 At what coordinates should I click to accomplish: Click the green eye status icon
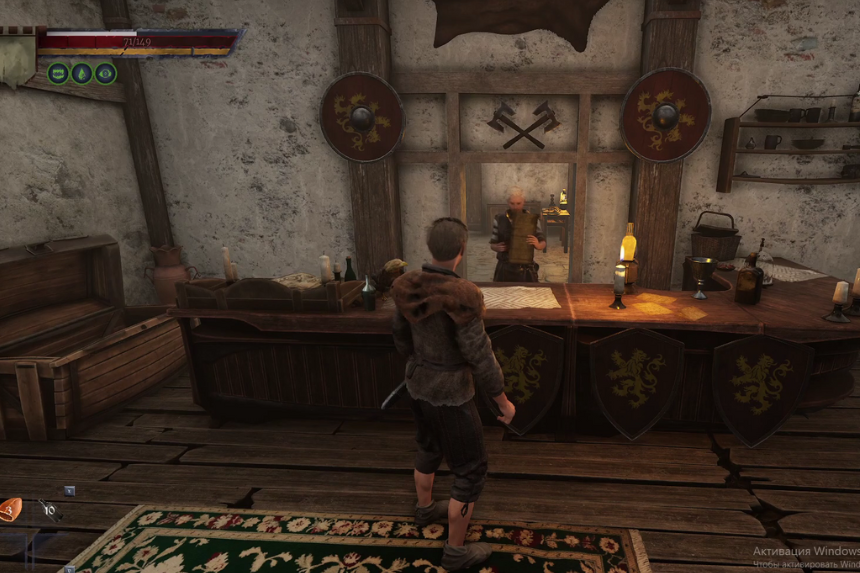click(105, 73)
